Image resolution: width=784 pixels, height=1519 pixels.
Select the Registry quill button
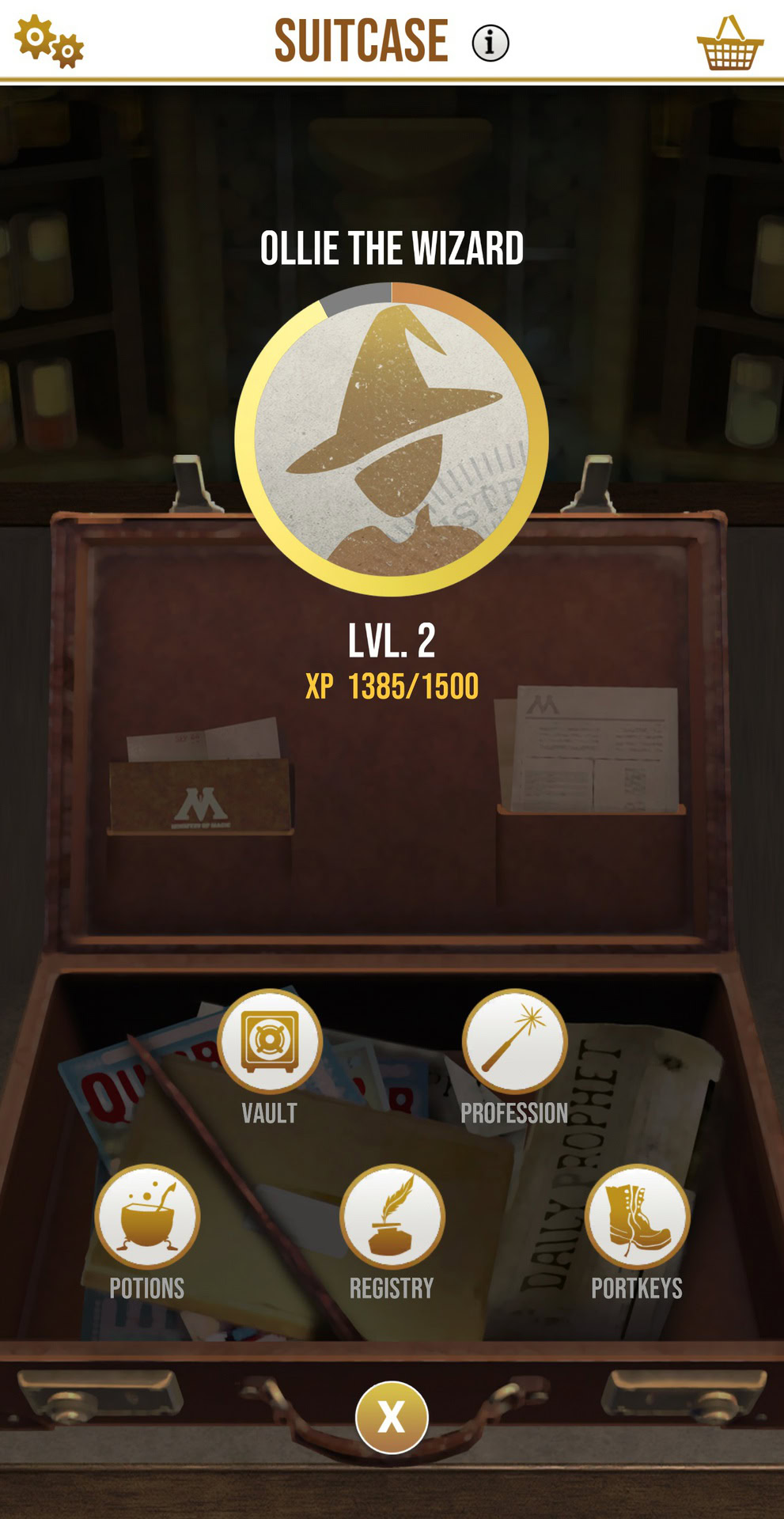coord(392,1217)
